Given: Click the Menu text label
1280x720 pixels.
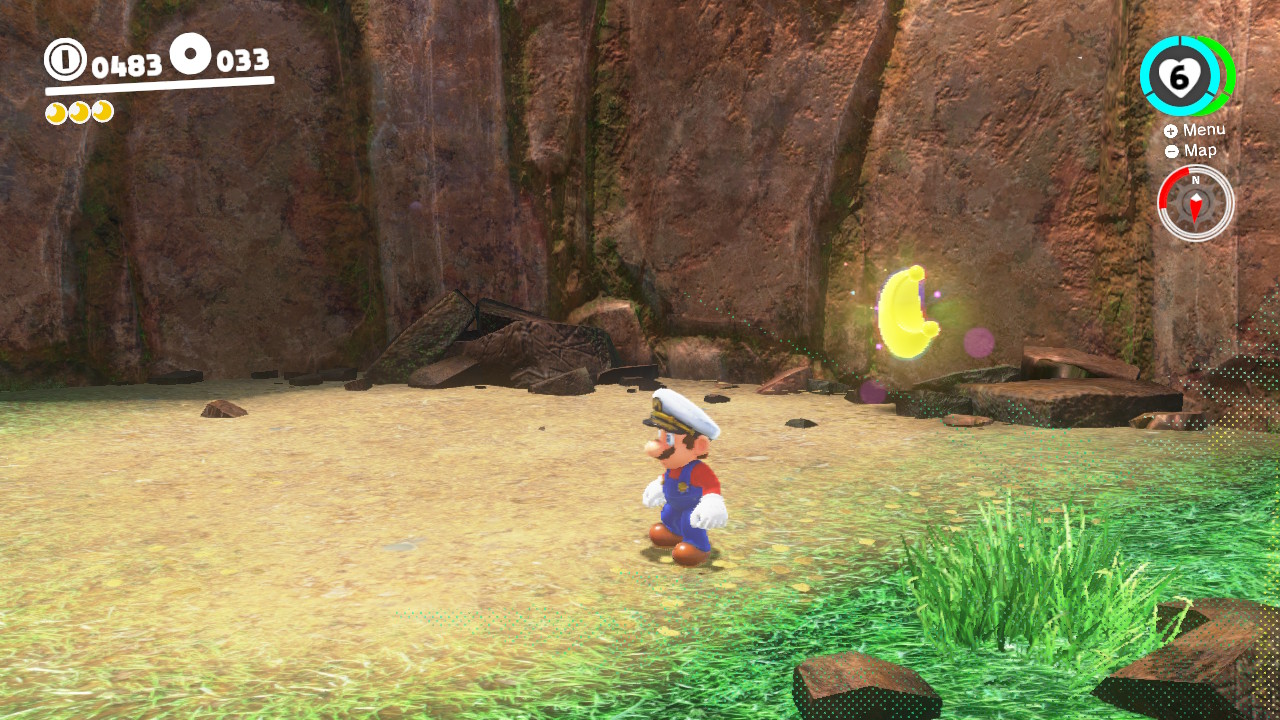Looking at the screenshot, I should point(1205,130).
